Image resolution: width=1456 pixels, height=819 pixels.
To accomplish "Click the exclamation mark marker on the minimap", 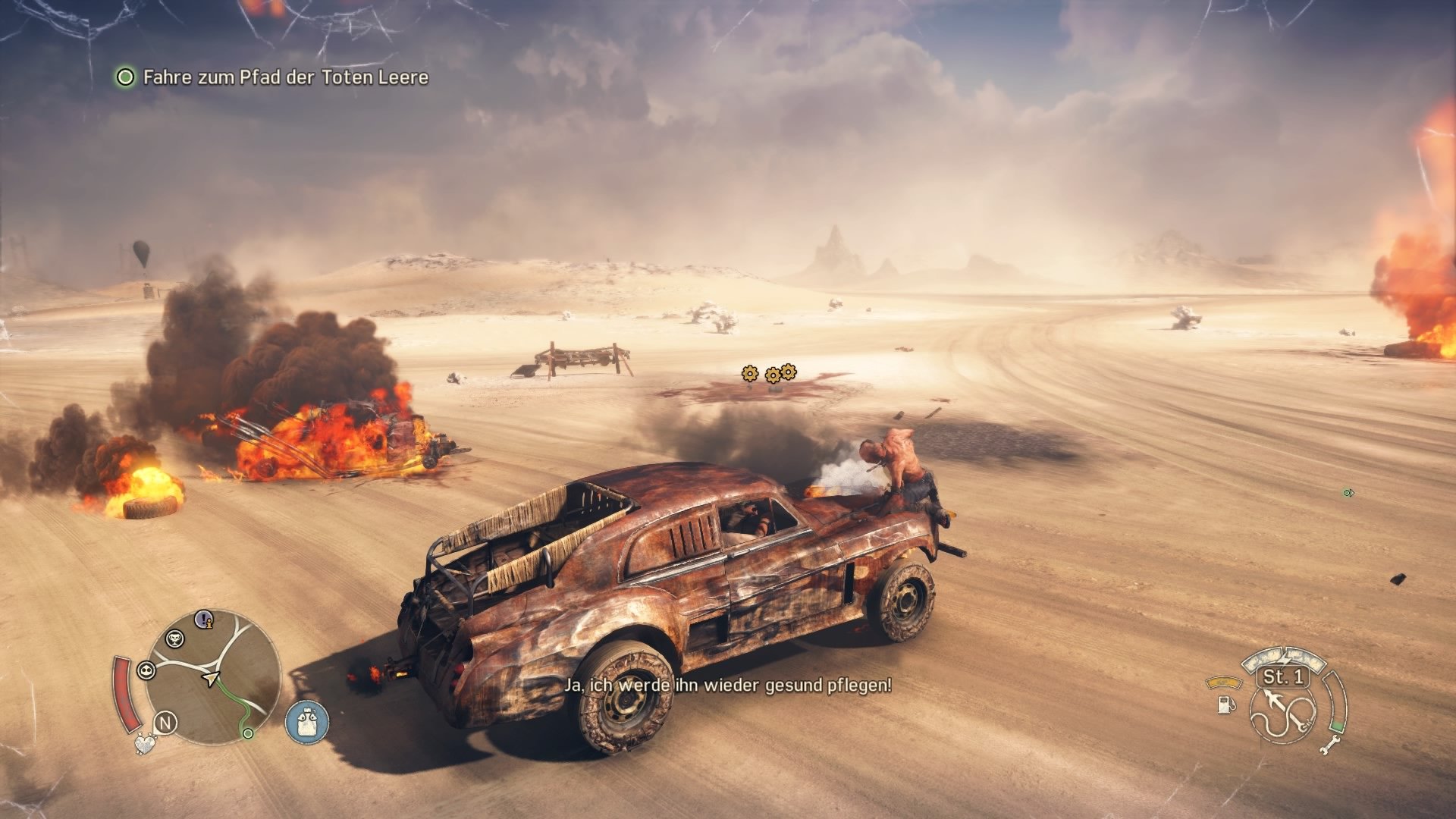I will tap(203, 620).
